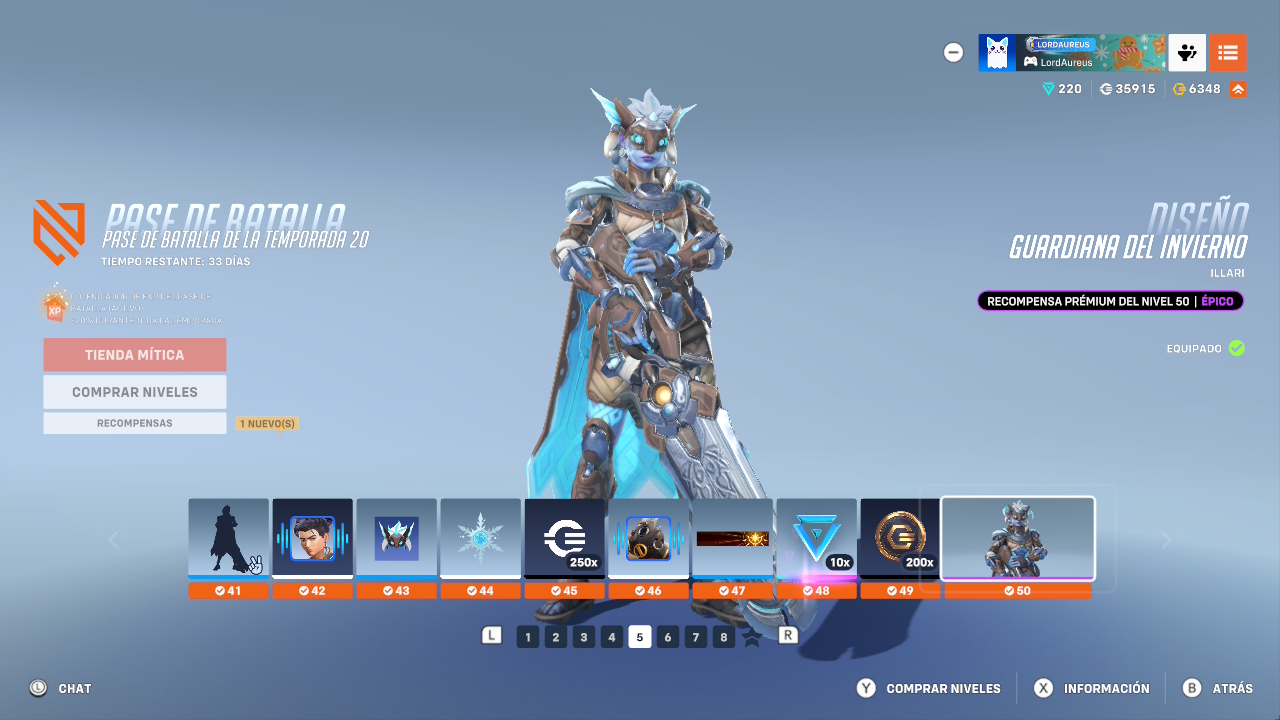Click the social group icon near the player card
The height and width of the screenshot is (720, 1280).
(x=1187, y=52)
